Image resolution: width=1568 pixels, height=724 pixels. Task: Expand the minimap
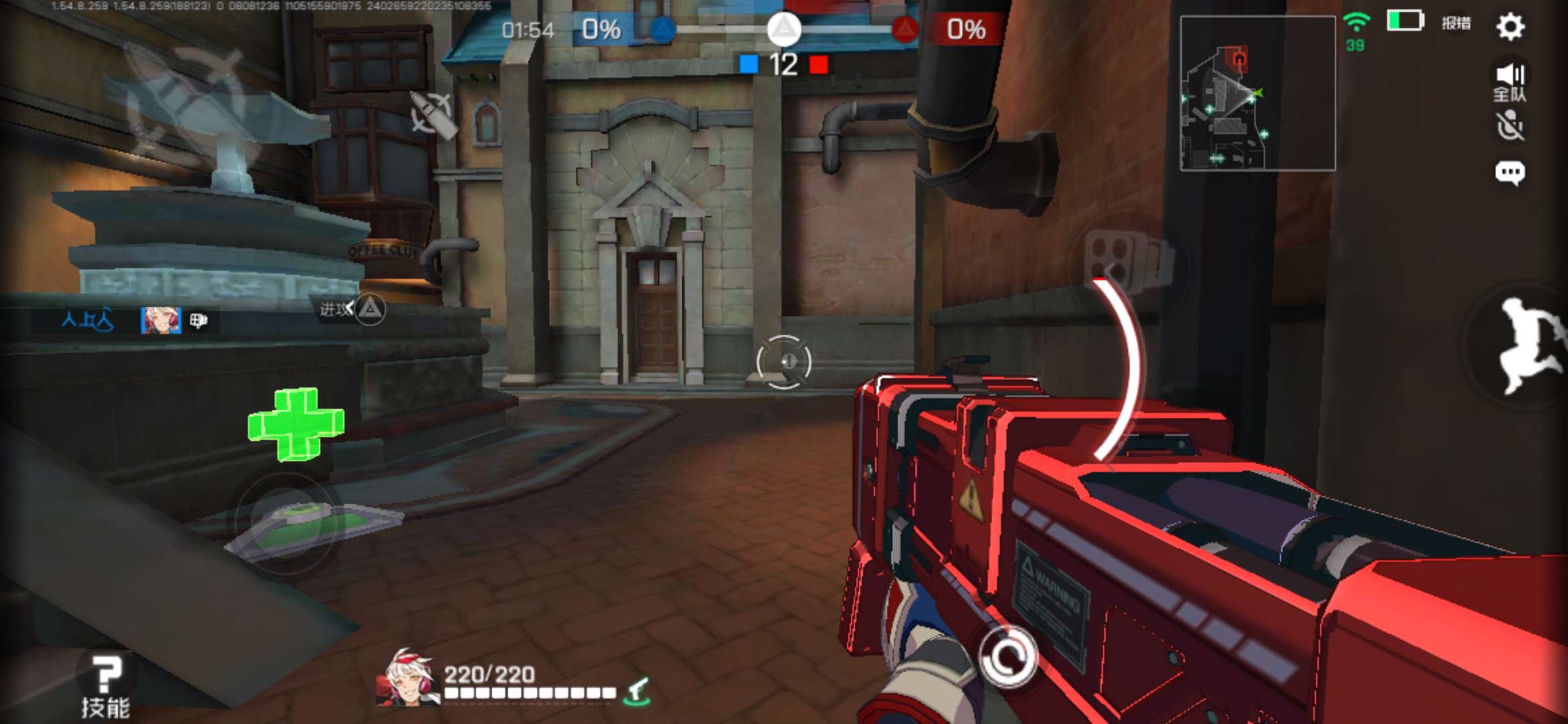[1257, 93]
